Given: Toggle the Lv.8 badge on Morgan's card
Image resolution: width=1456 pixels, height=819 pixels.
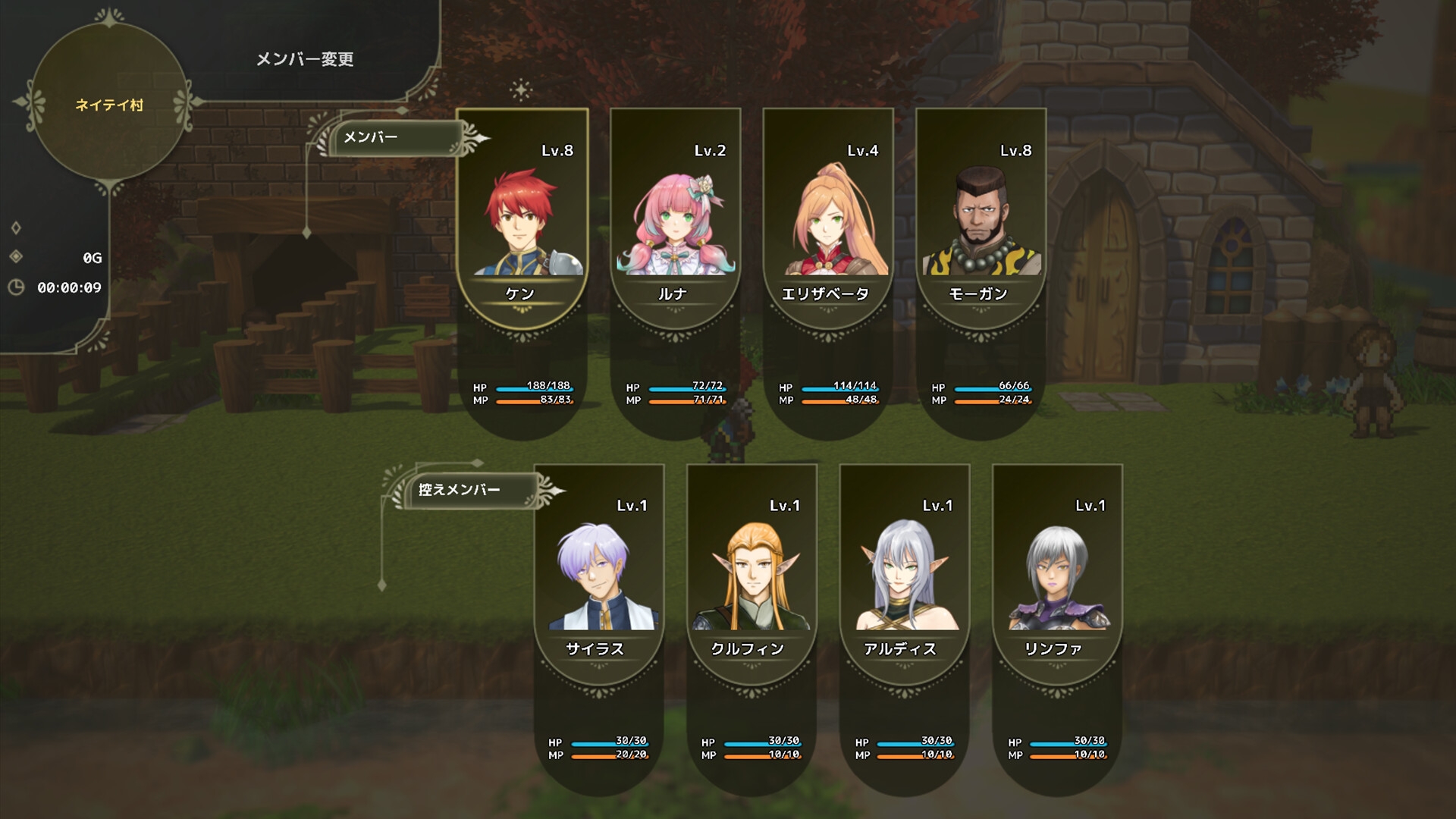Looking at the screenshot, I should 1015,150.
